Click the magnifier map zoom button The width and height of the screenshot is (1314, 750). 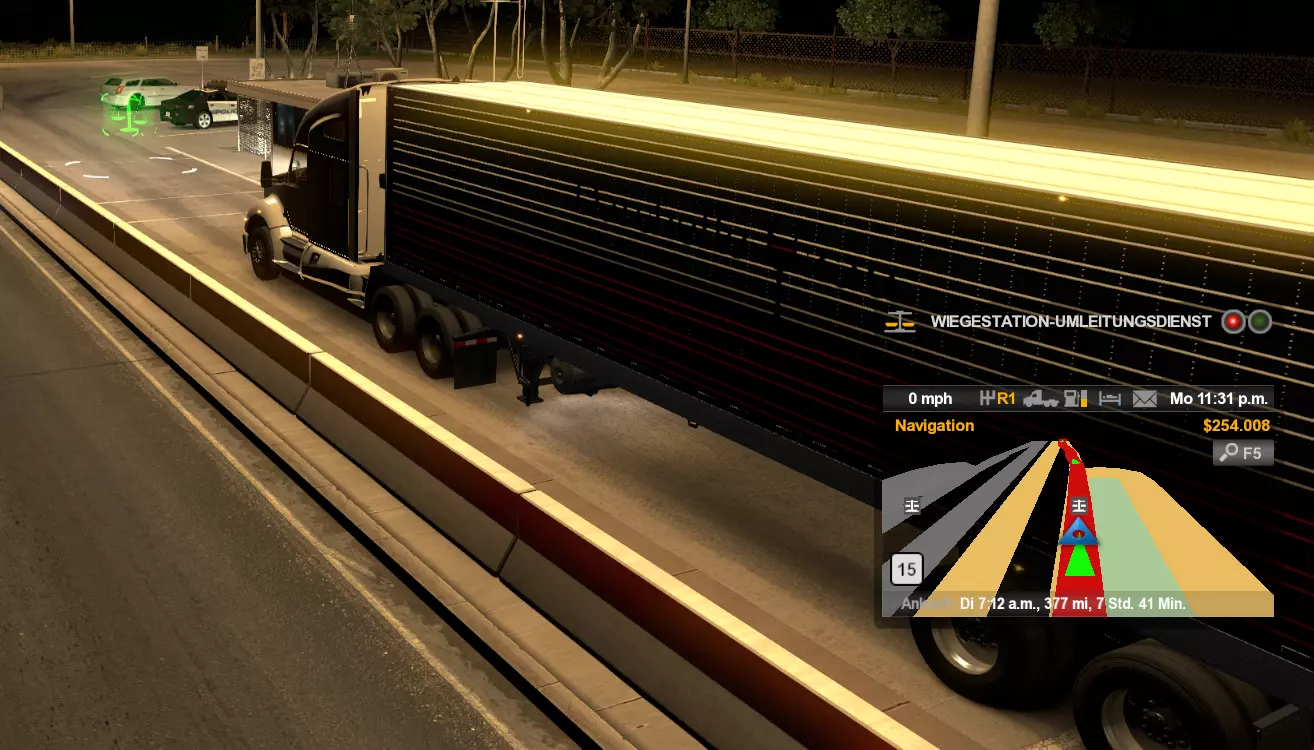1243,453
